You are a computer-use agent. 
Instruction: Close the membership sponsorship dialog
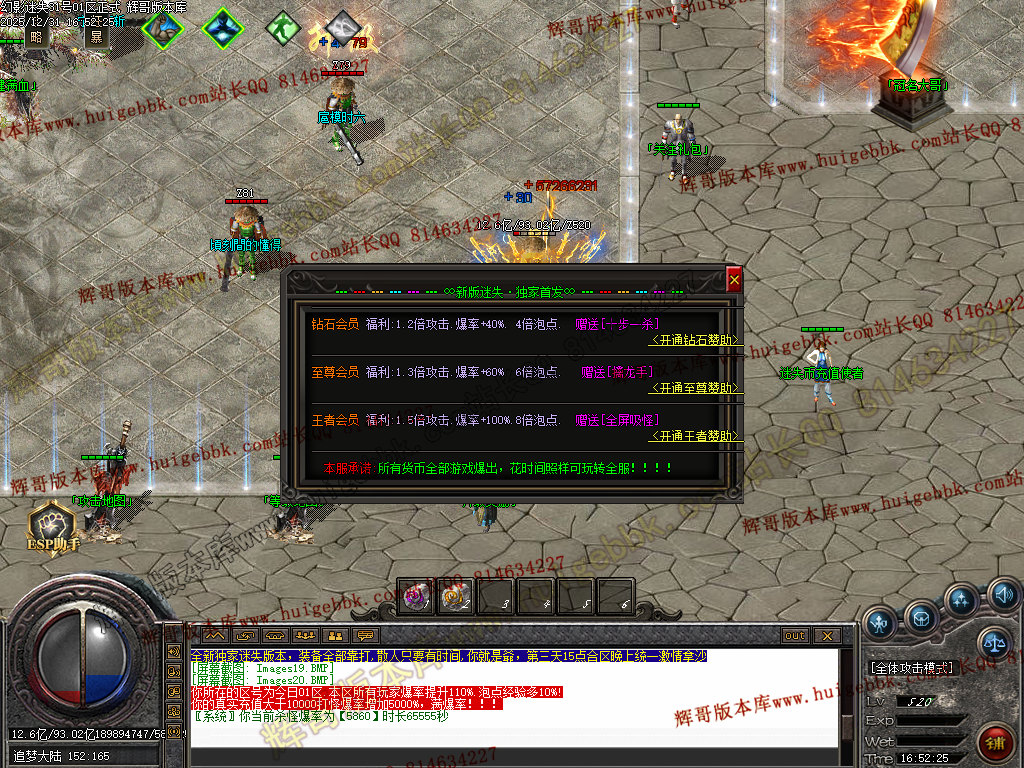tap(734, 281)
